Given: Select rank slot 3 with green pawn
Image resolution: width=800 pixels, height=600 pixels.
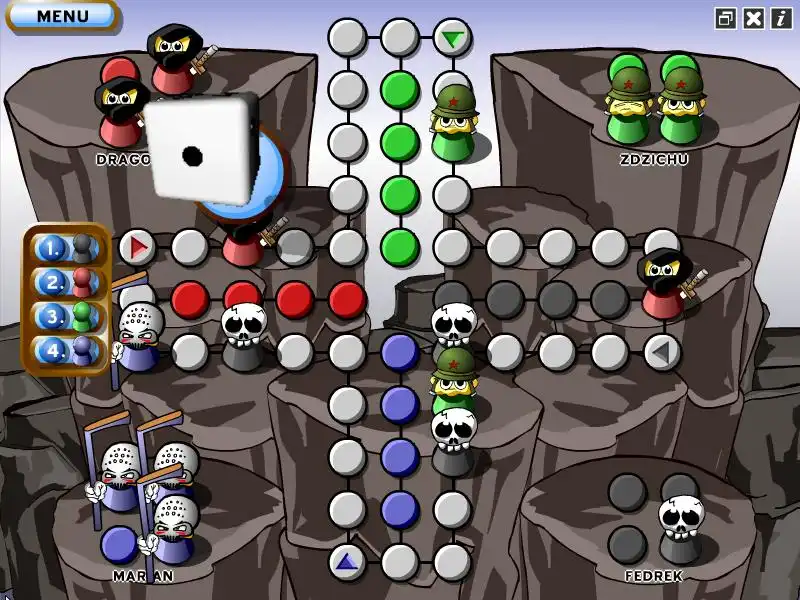Looking at the screenshot, I should click(66, 317).
